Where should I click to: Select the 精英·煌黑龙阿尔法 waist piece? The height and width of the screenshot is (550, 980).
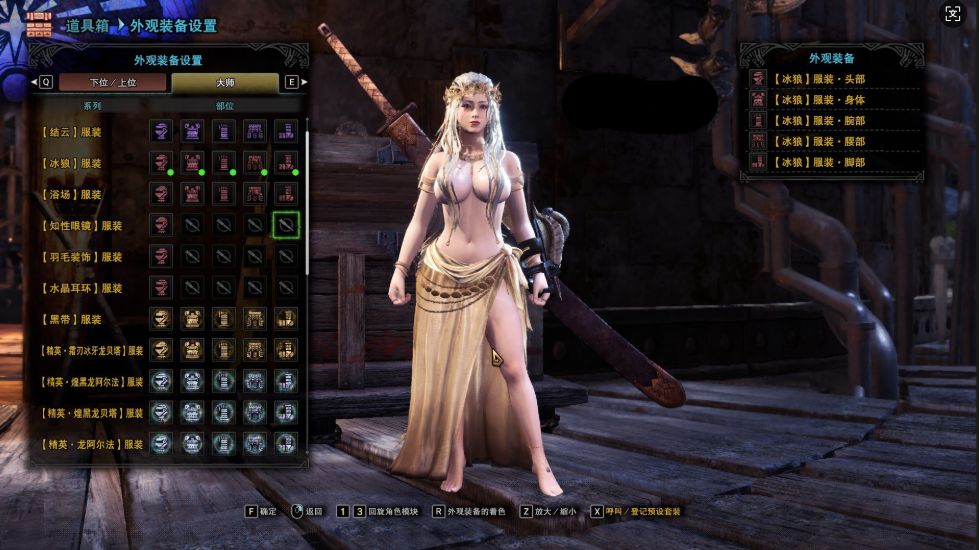(255, 381)
